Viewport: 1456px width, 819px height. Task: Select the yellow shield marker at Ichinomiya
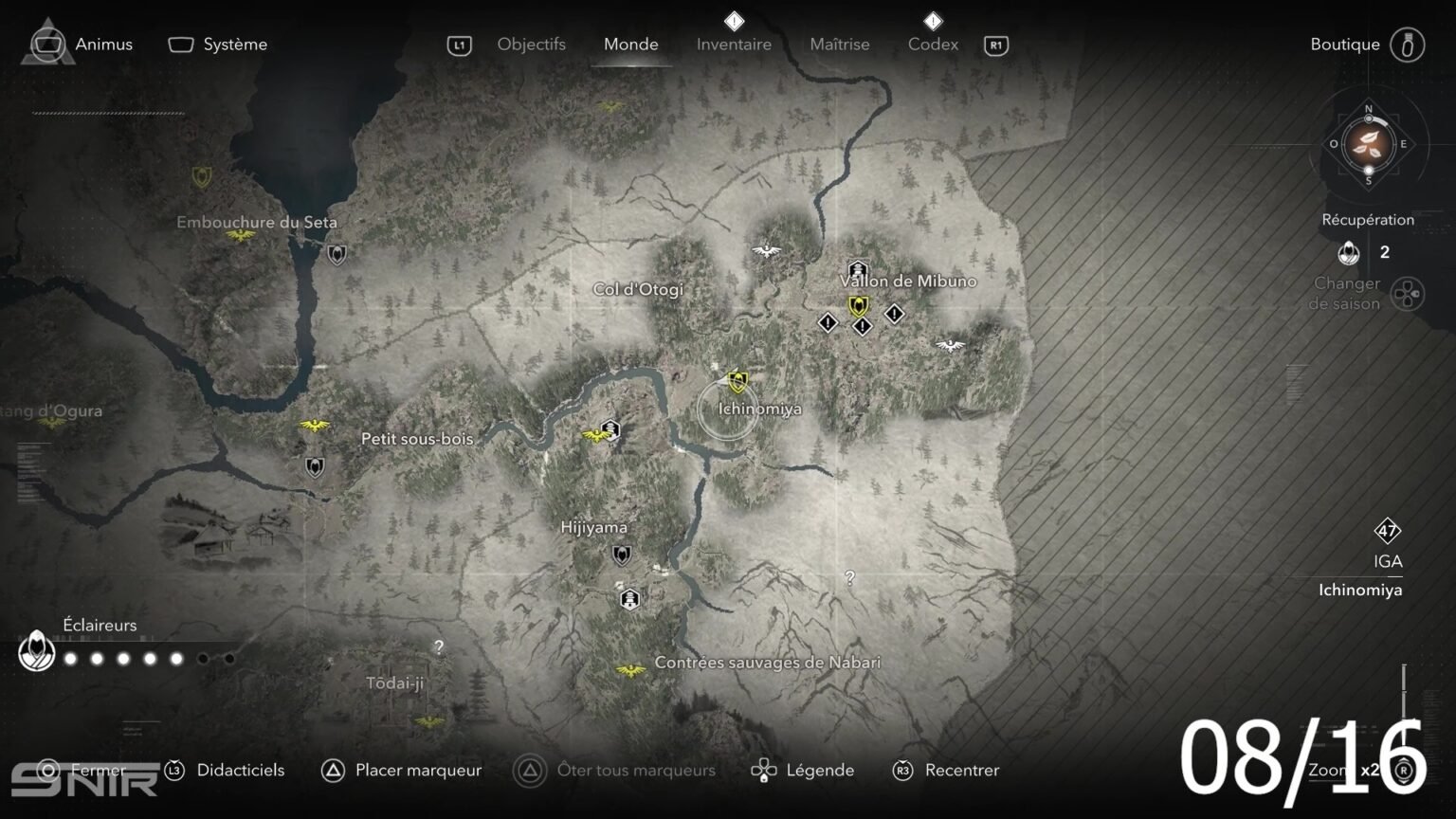click(x=737, y=382)
